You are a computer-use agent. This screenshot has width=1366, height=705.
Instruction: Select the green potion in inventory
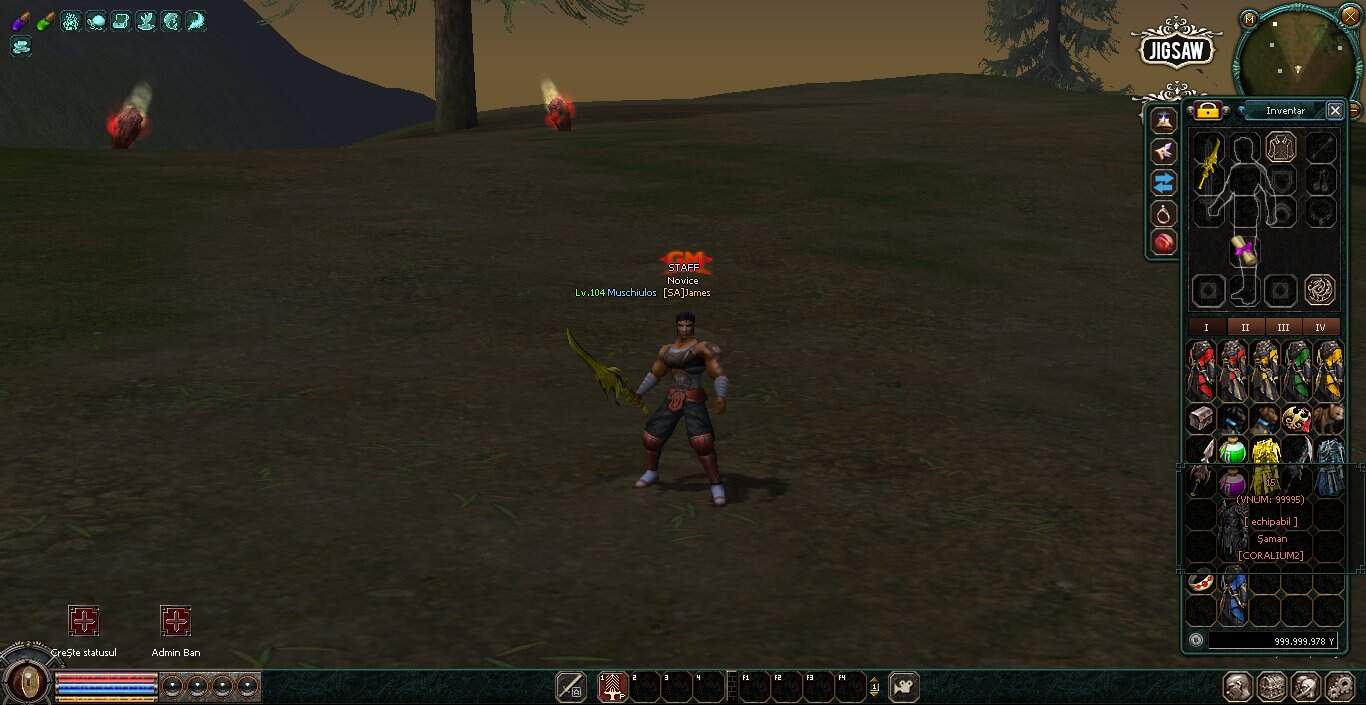click(1233, 451)
